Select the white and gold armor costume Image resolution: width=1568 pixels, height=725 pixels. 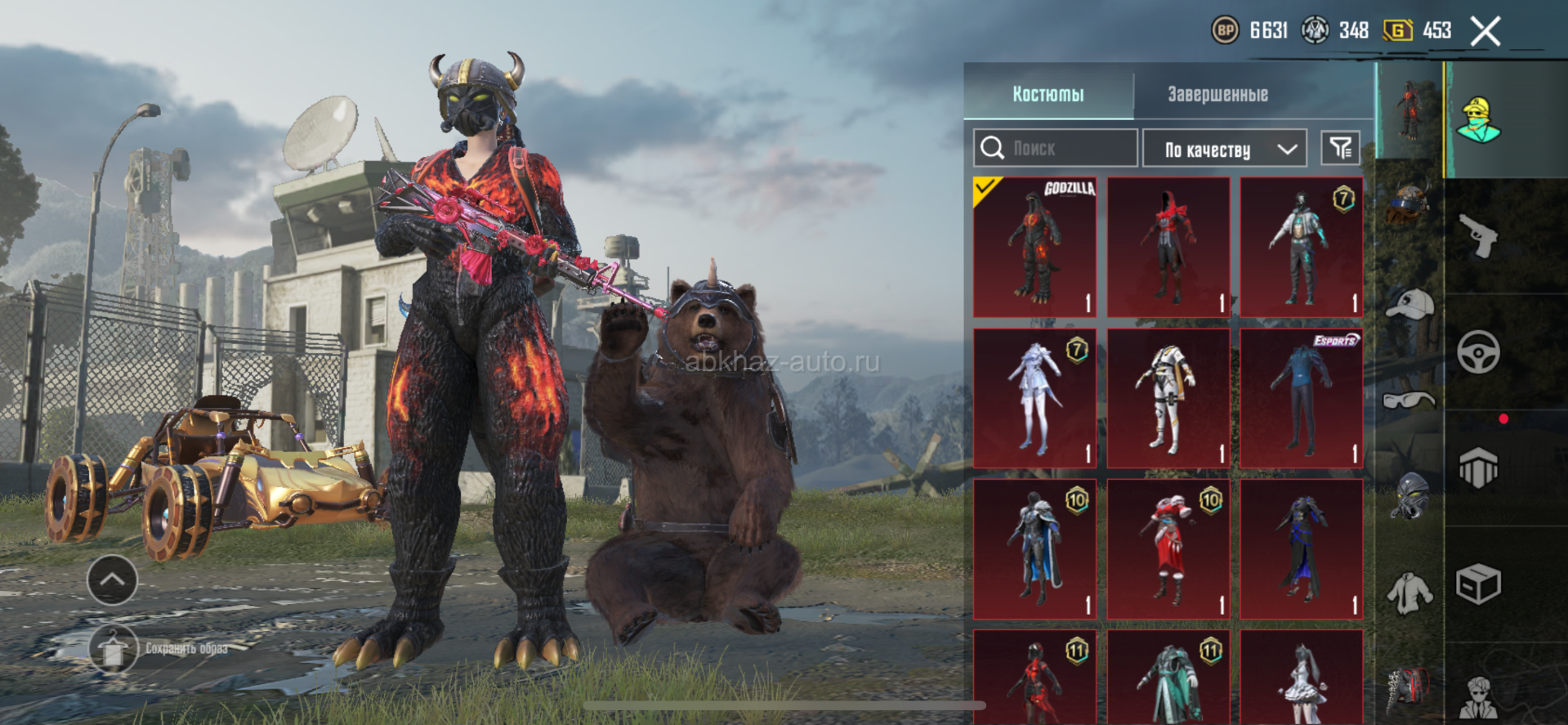pos(1168,398)
